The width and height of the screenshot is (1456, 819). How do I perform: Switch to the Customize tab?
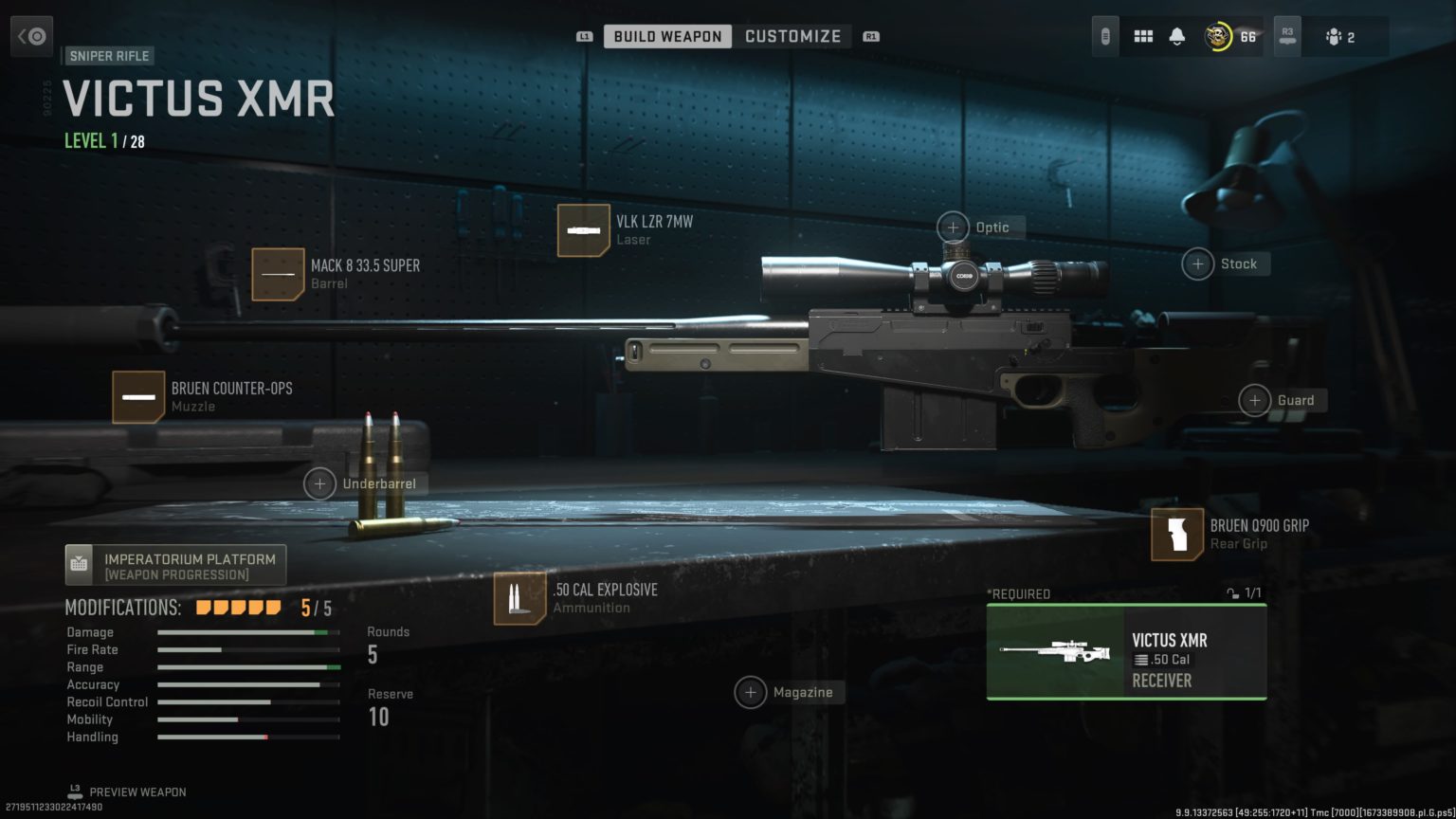point(793,36)
